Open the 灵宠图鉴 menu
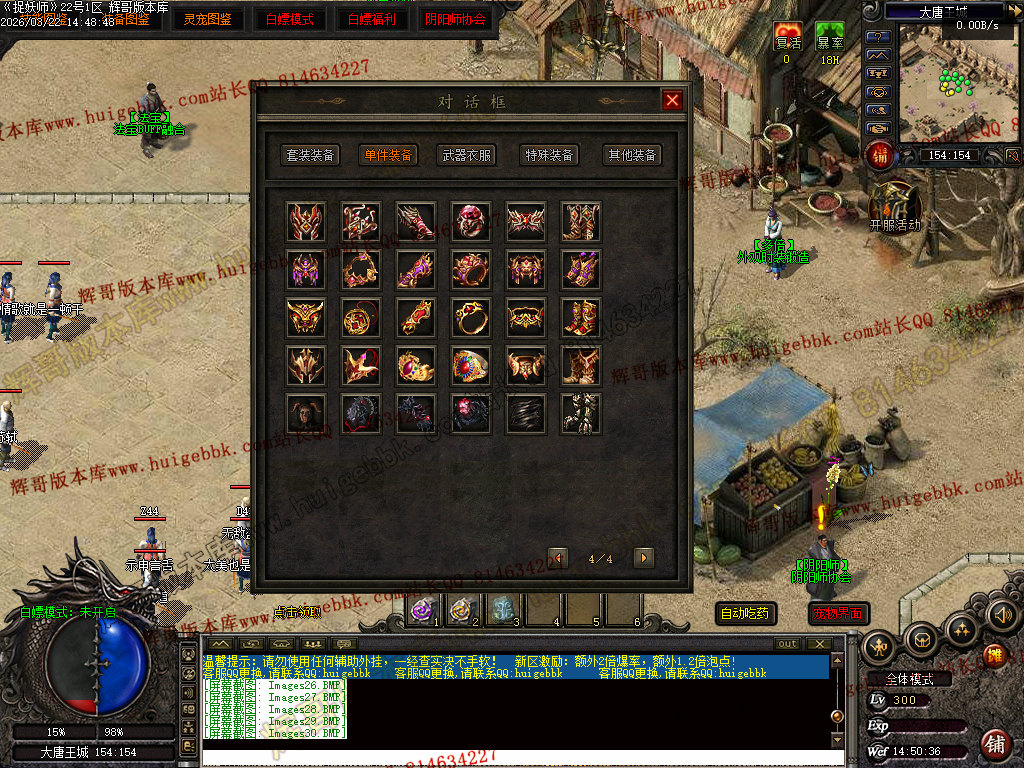This screenshot has width=1024, height=768. (207, 19)
